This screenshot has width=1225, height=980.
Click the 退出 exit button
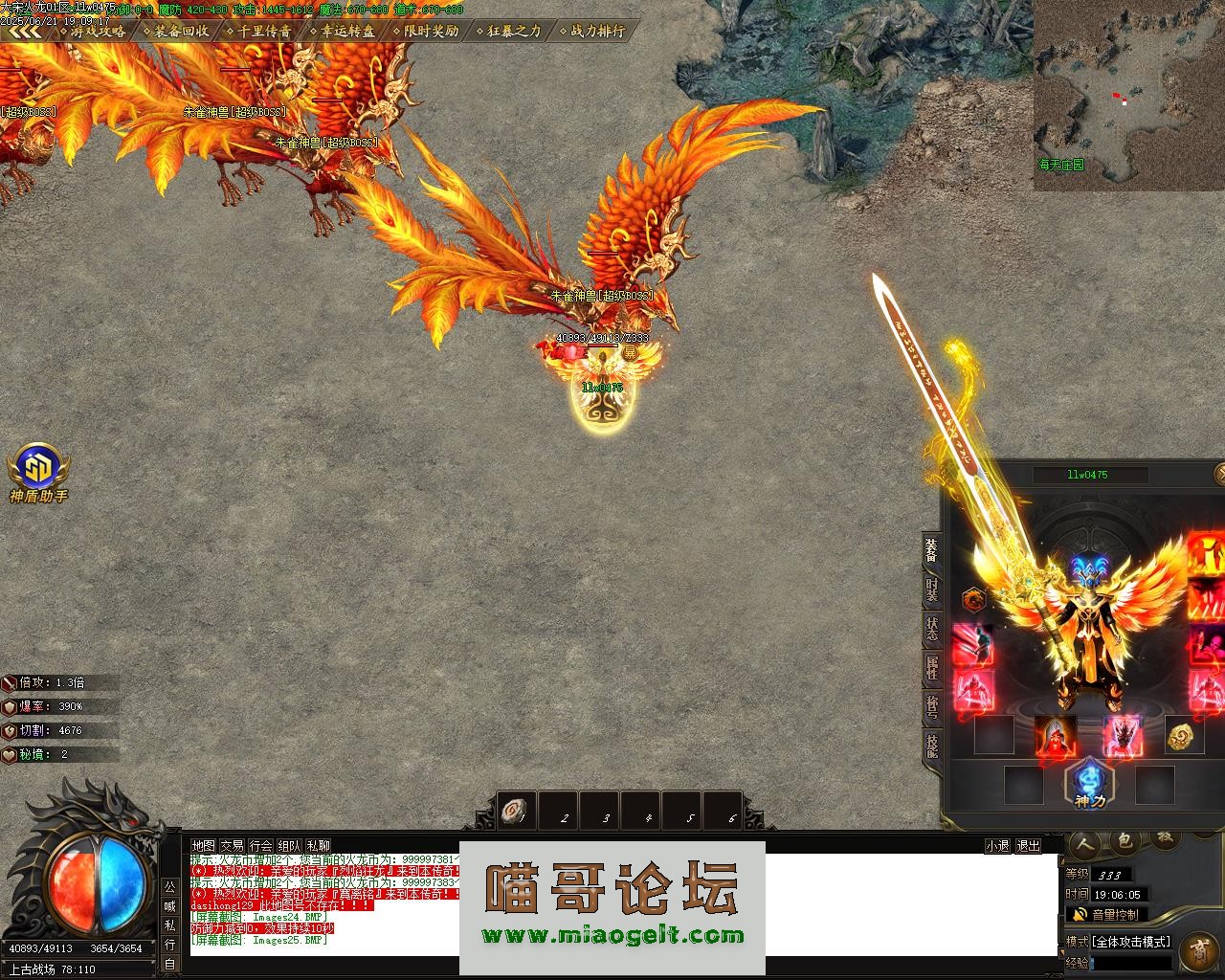coord(1028,846)
